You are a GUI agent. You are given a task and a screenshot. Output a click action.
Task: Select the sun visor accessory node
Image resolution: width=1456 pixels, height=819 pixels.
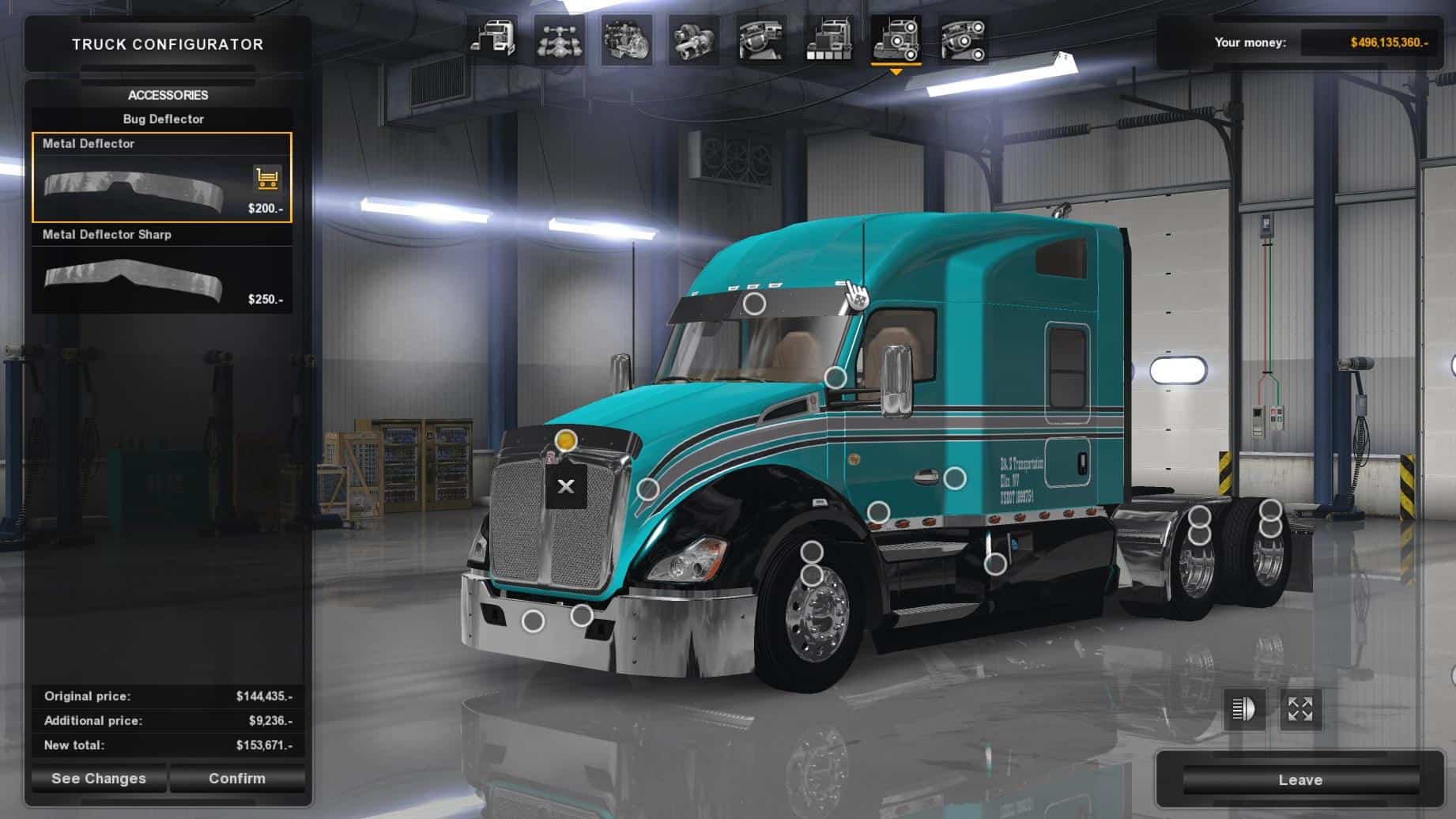pyautogui.click(x=755, y=304)
